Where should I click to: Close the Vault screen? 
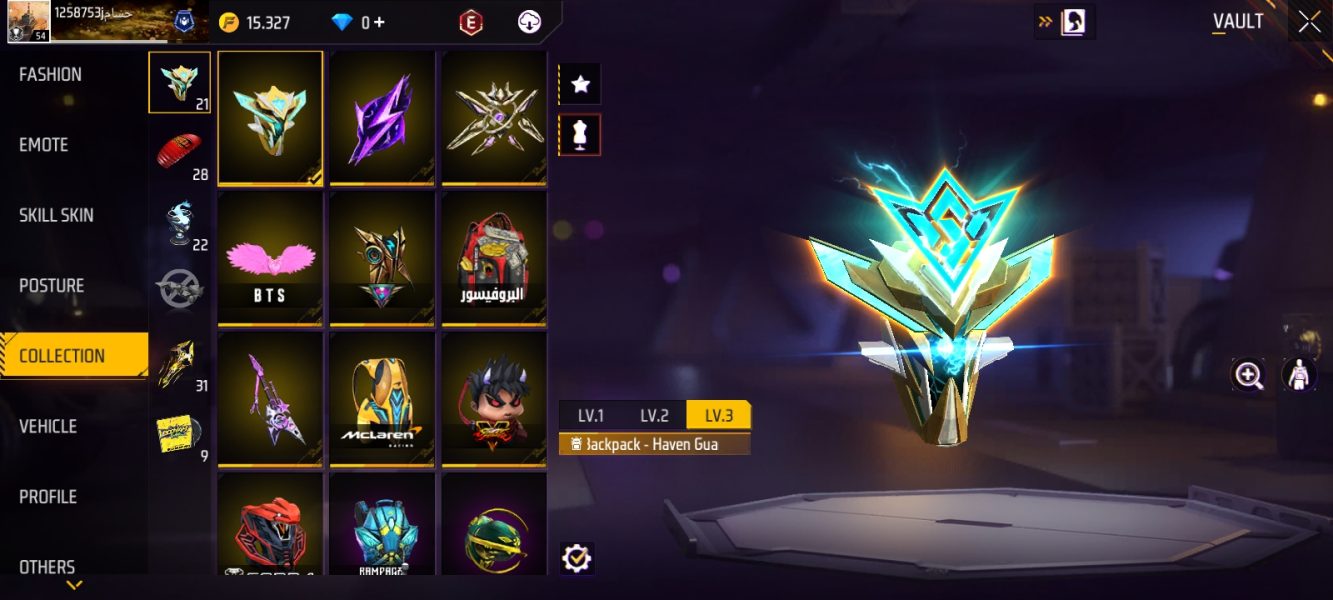1309,23
